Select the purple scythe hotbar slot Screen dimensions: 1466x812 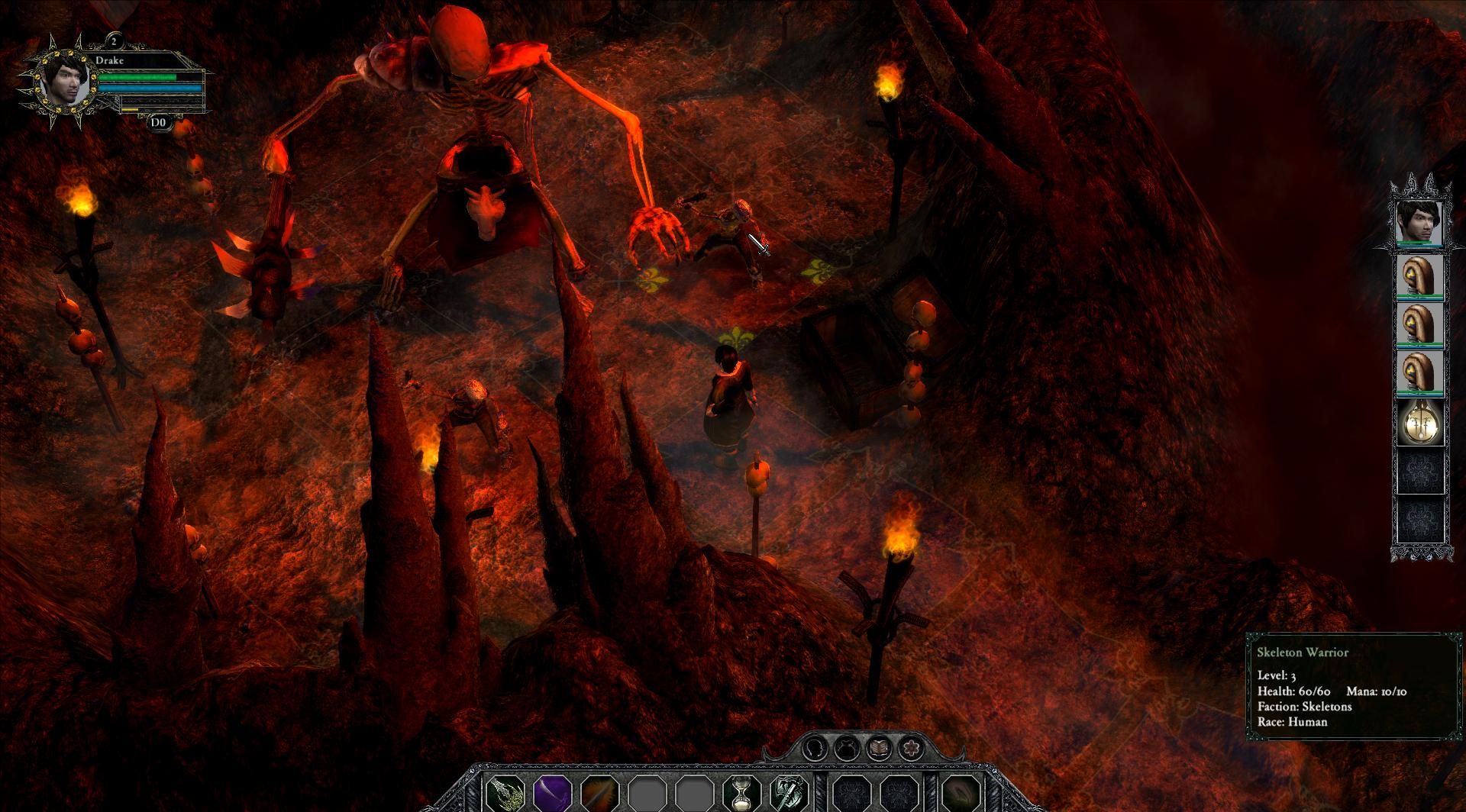point(553,794)
